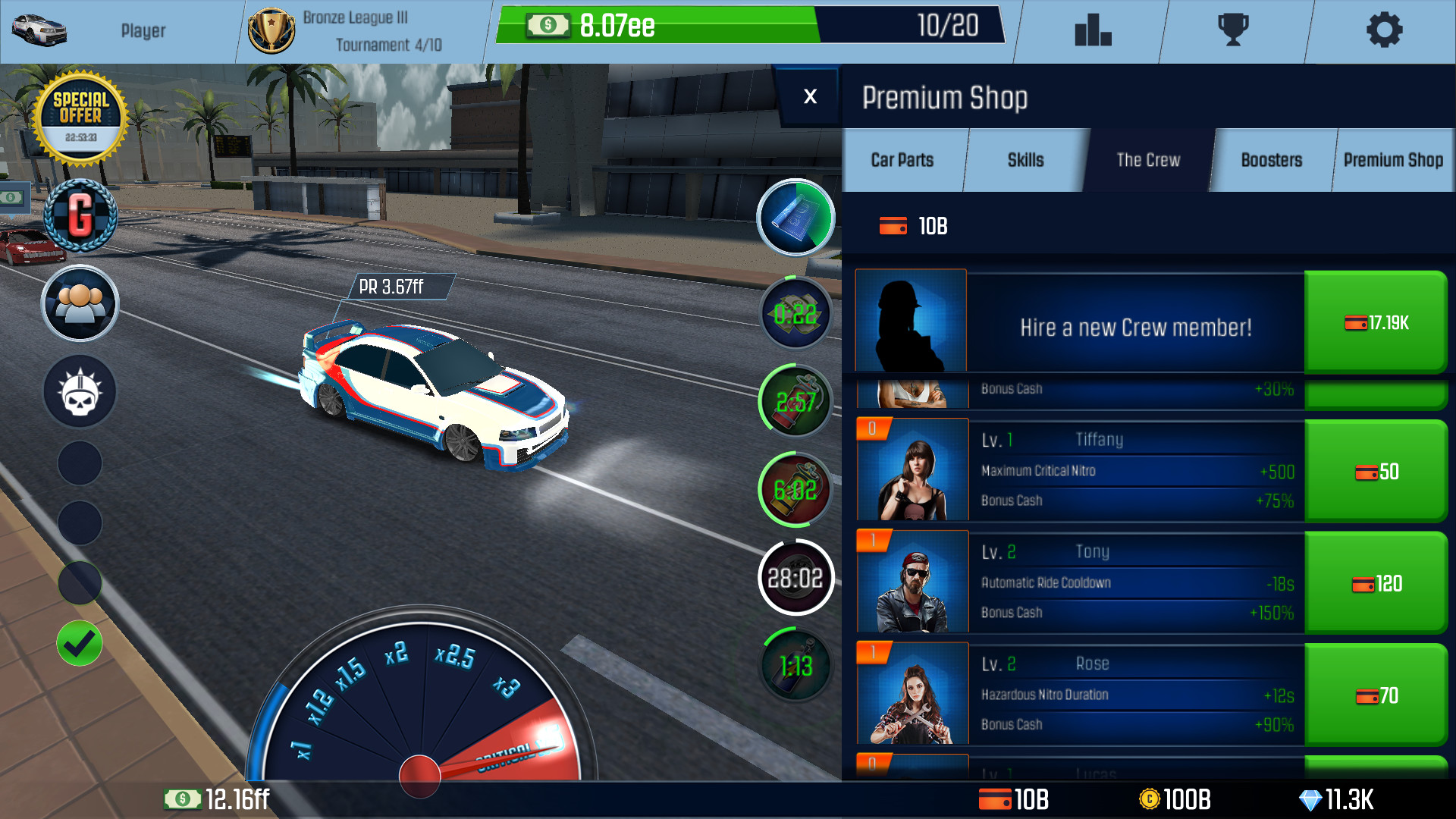
Task: Switch to the Car Parts tab
Action: point(902,160)
